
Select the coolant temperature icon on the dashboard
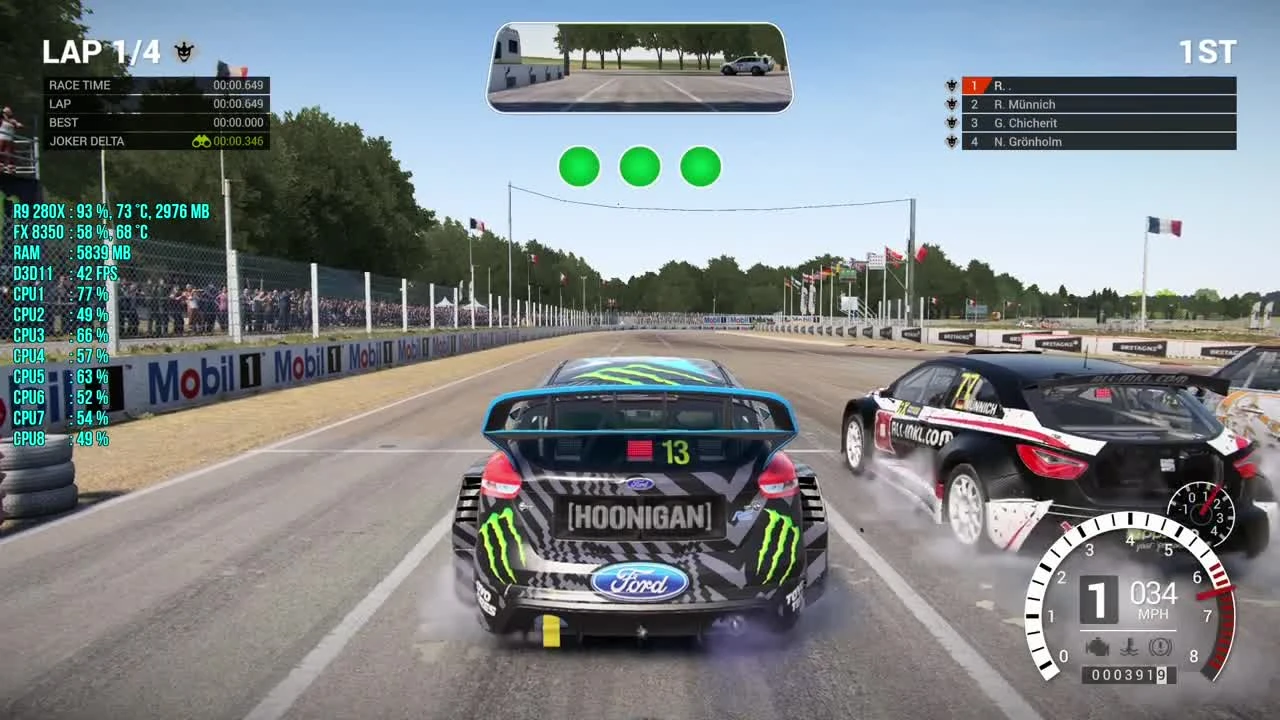click(1129, 647)
